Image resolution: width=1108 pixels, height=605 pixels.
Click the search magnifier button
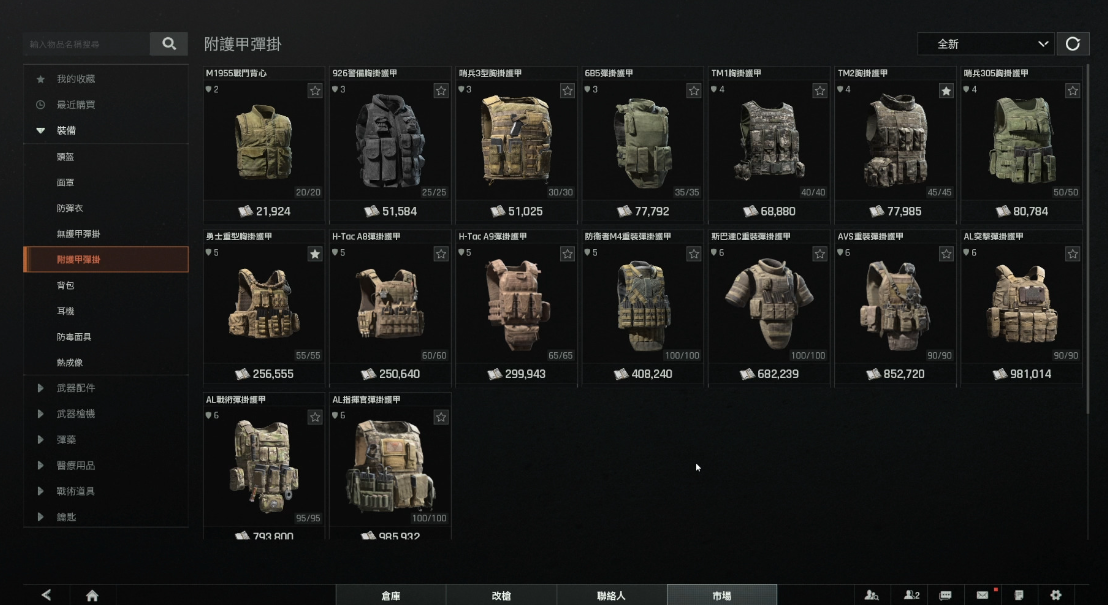[x=169, y=44]
